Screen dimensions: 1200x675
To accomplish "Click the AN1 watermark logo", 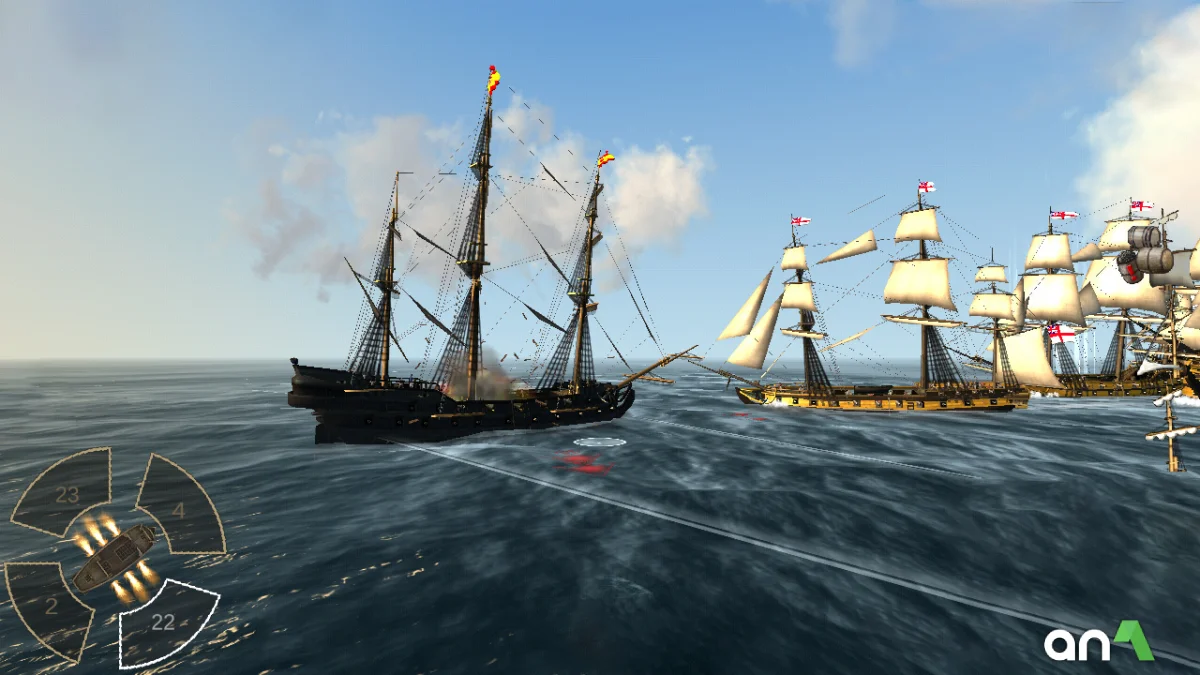I will 1098,642.
